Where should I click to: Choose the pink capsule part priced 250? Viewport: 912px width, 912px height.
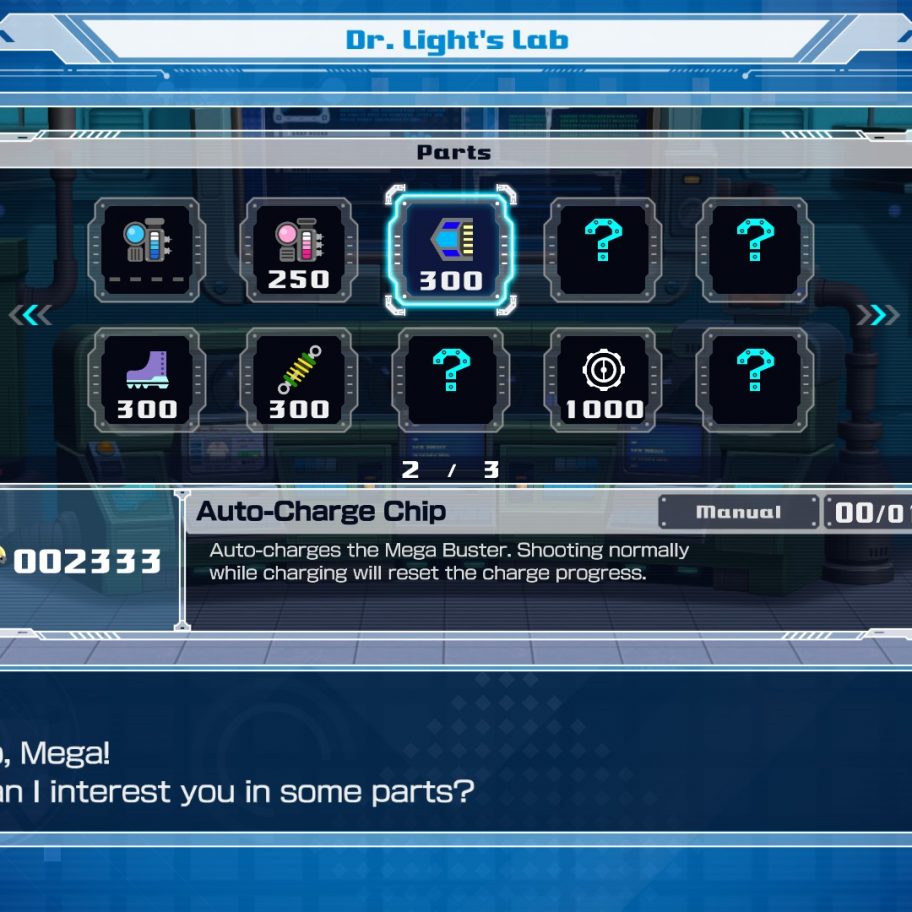pyautogui.click(x=298, y=250)
